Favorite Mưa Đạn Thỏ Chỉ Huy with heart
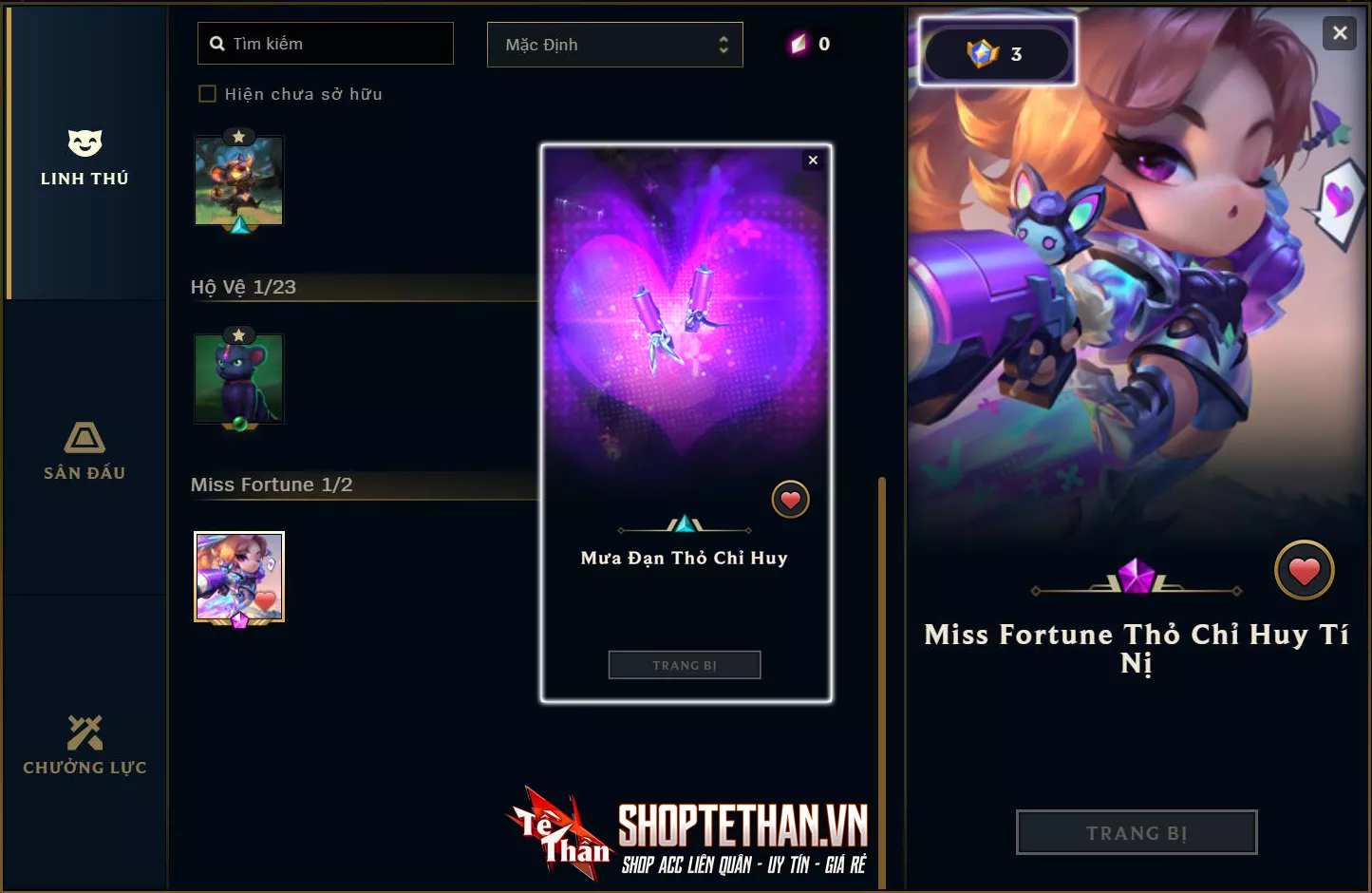1372x893 pixels. pyautogui.click(x=790, y=500)
